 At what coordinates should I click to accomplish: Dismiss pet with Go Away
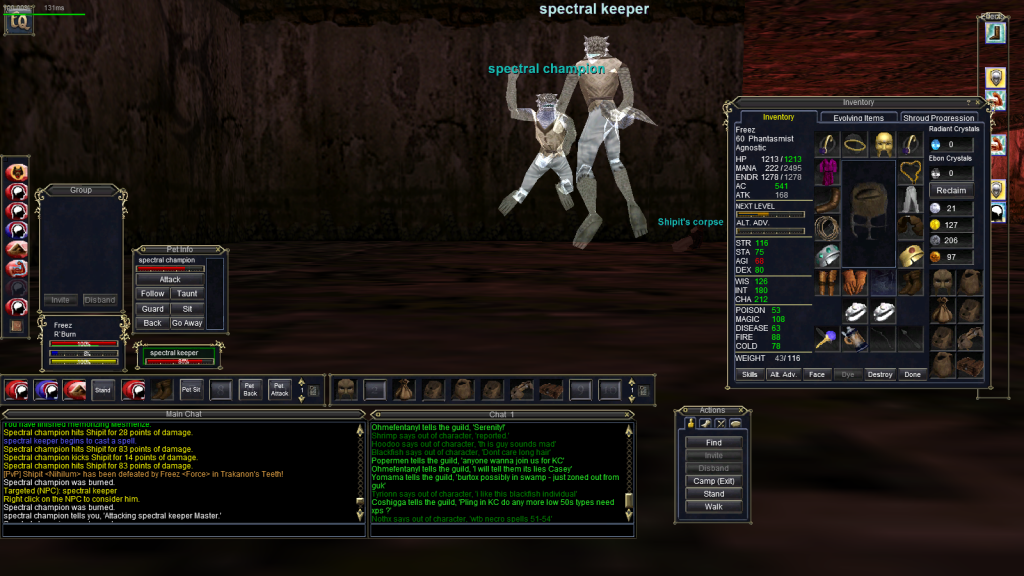(187, 323)
